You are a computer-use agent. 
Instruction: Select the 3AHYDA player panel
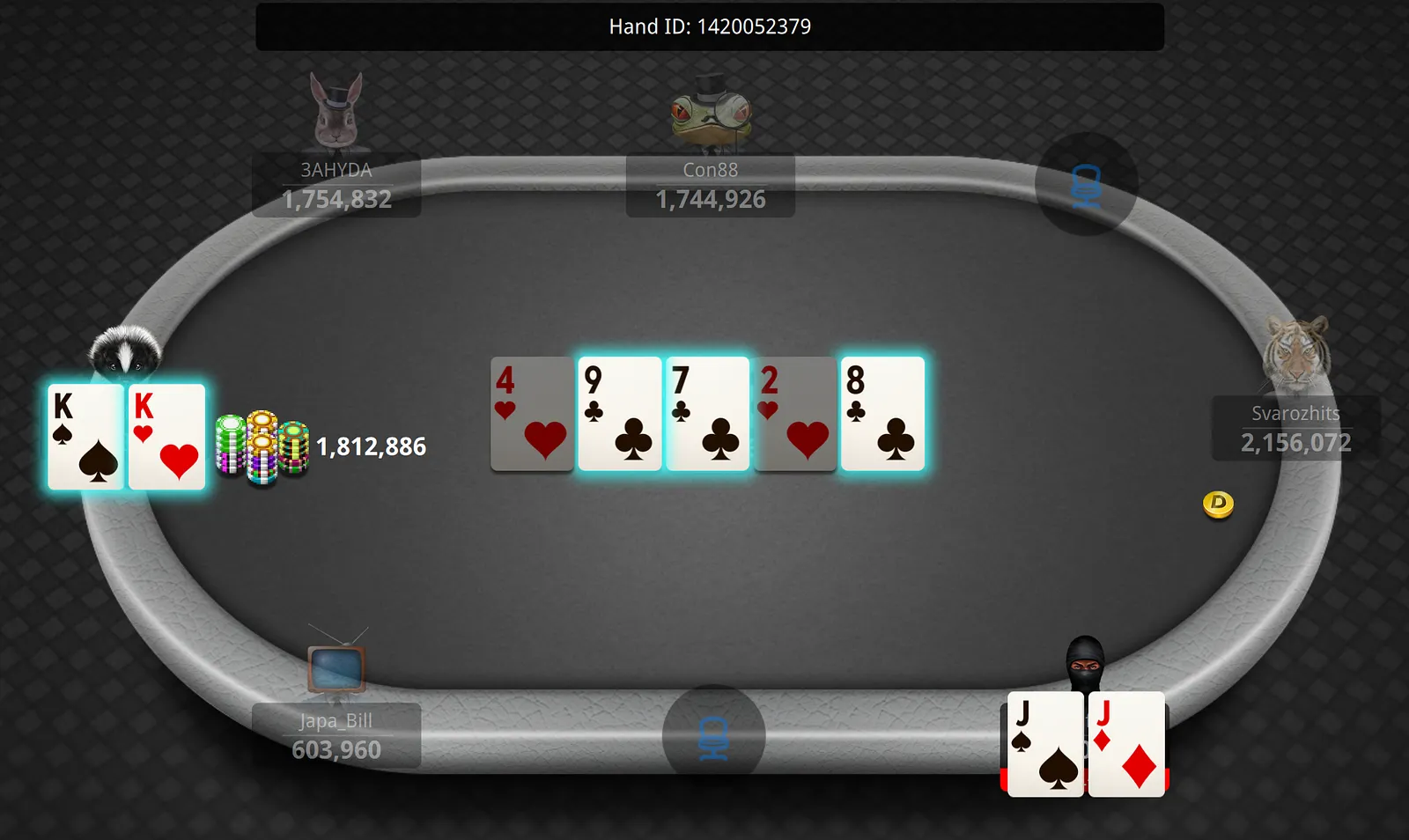click(336, 186)
